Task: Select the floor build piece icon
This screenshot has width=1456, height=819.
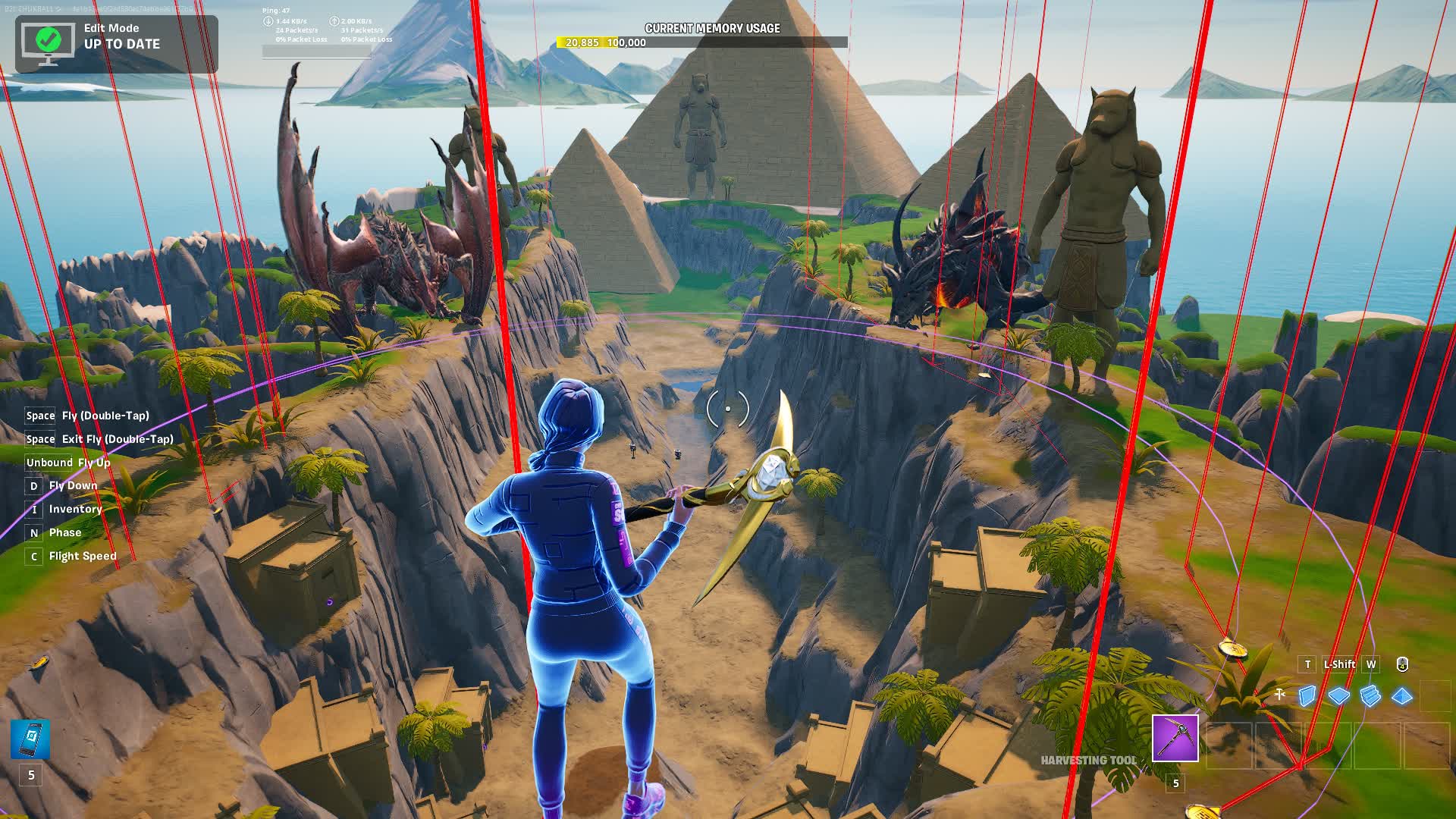Action: [1339, 696]
